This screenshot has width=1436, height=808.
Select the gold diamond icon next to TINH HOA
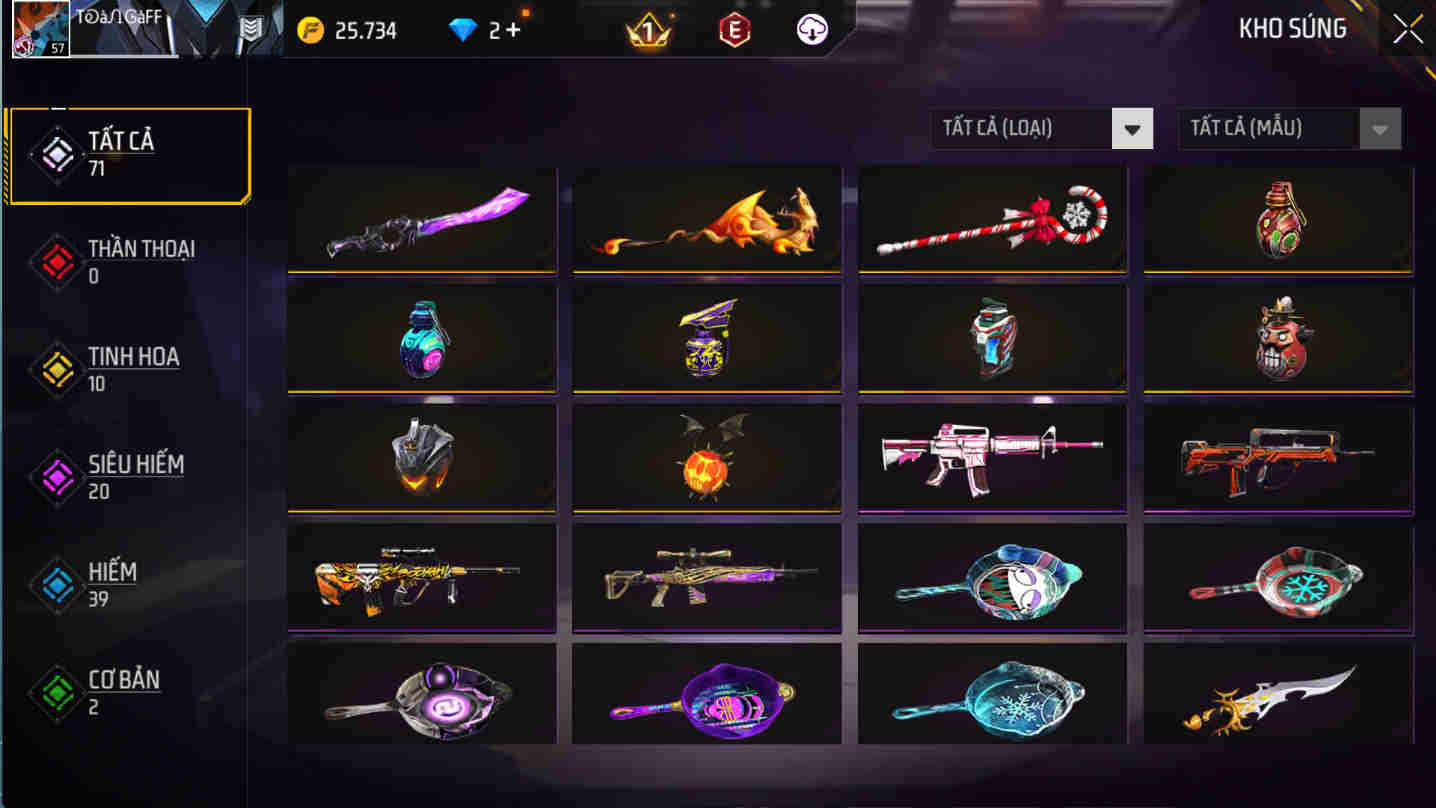pos(55,368)
